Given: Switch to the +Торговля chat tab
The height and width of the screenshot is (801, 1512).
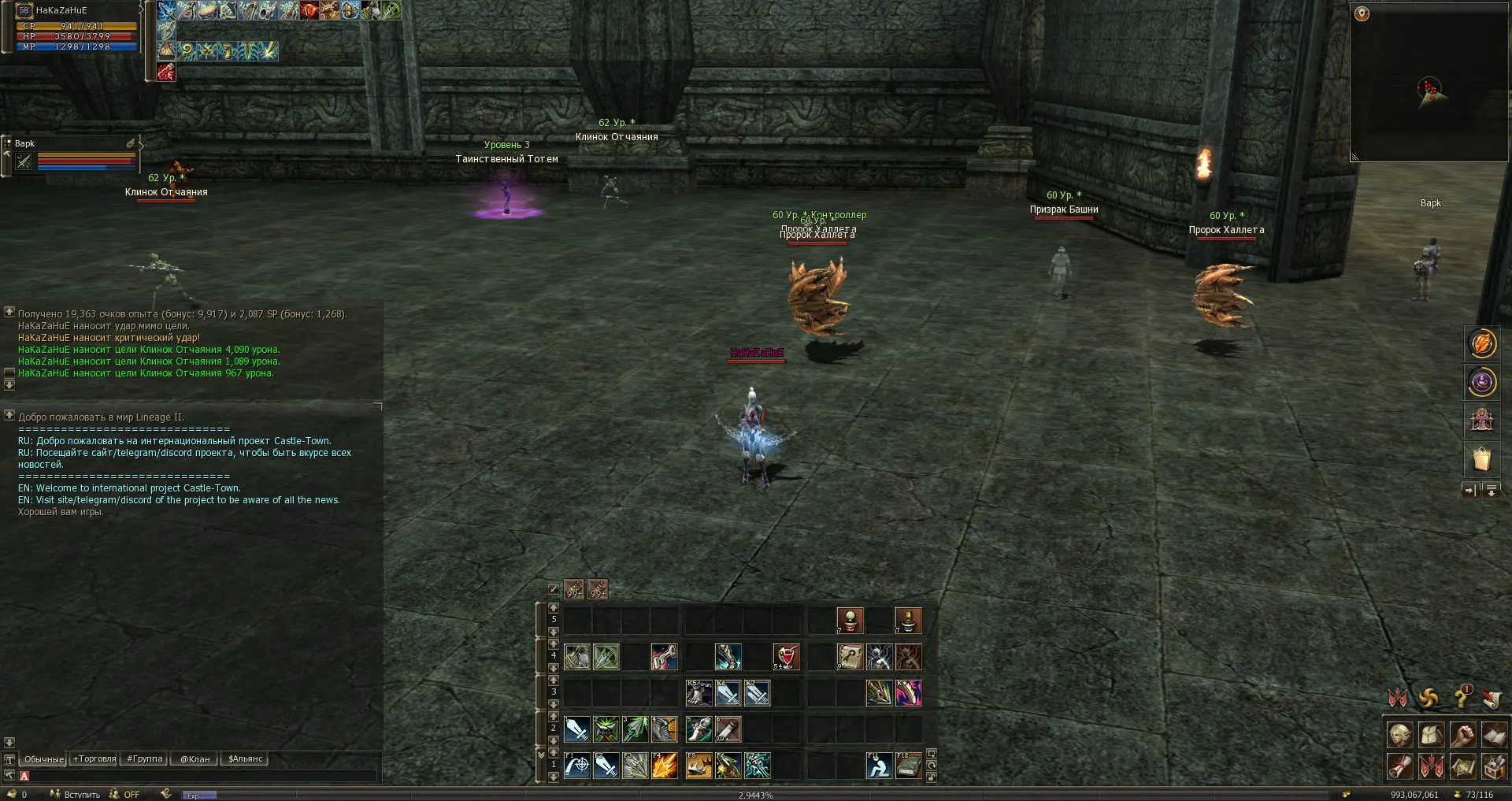Looking at the screenshot, I should (x=94, y=759).
